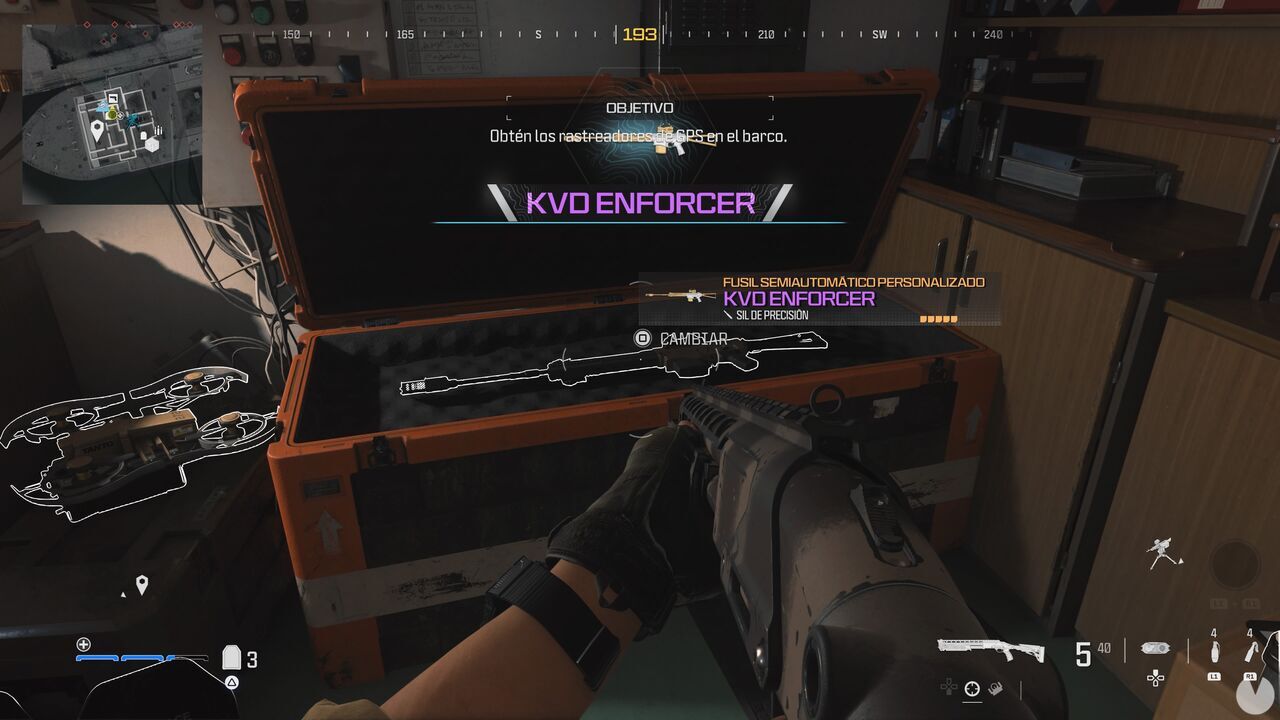Click the KVD ENFORCER title banner

point(640,204)
